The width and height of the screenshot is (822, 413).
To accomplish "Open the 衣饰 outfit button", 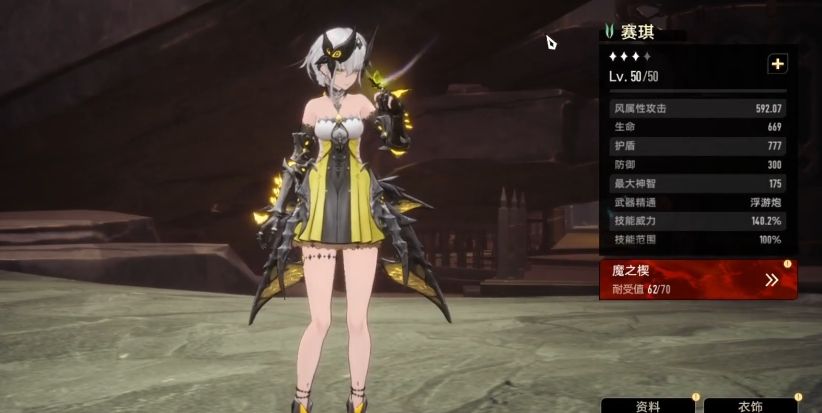I will [x=750, y=406].
